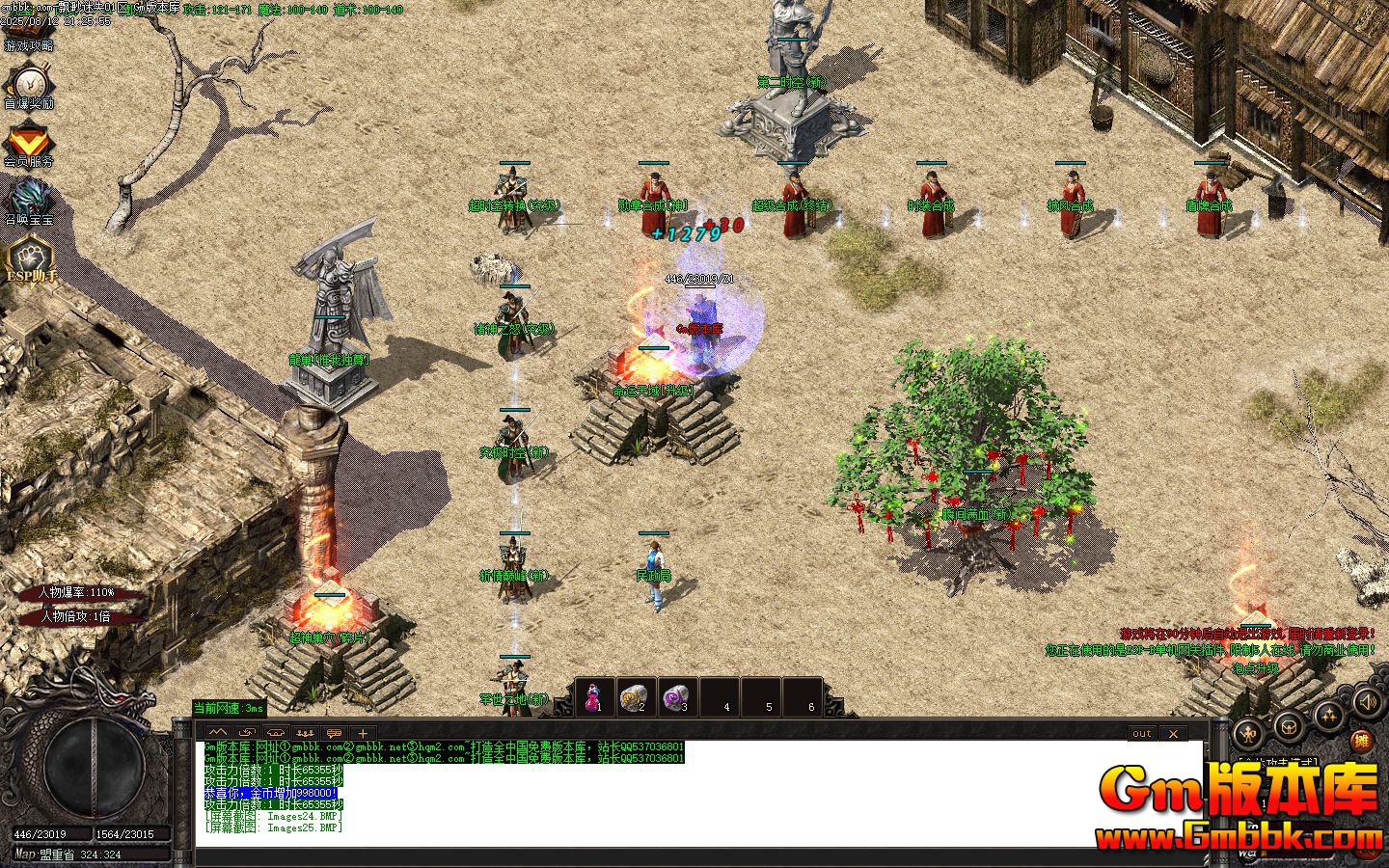Toggle stall mode with the red 摊 button
The height and width of the screenshot is (868, 1389).
pos(1363,741)
